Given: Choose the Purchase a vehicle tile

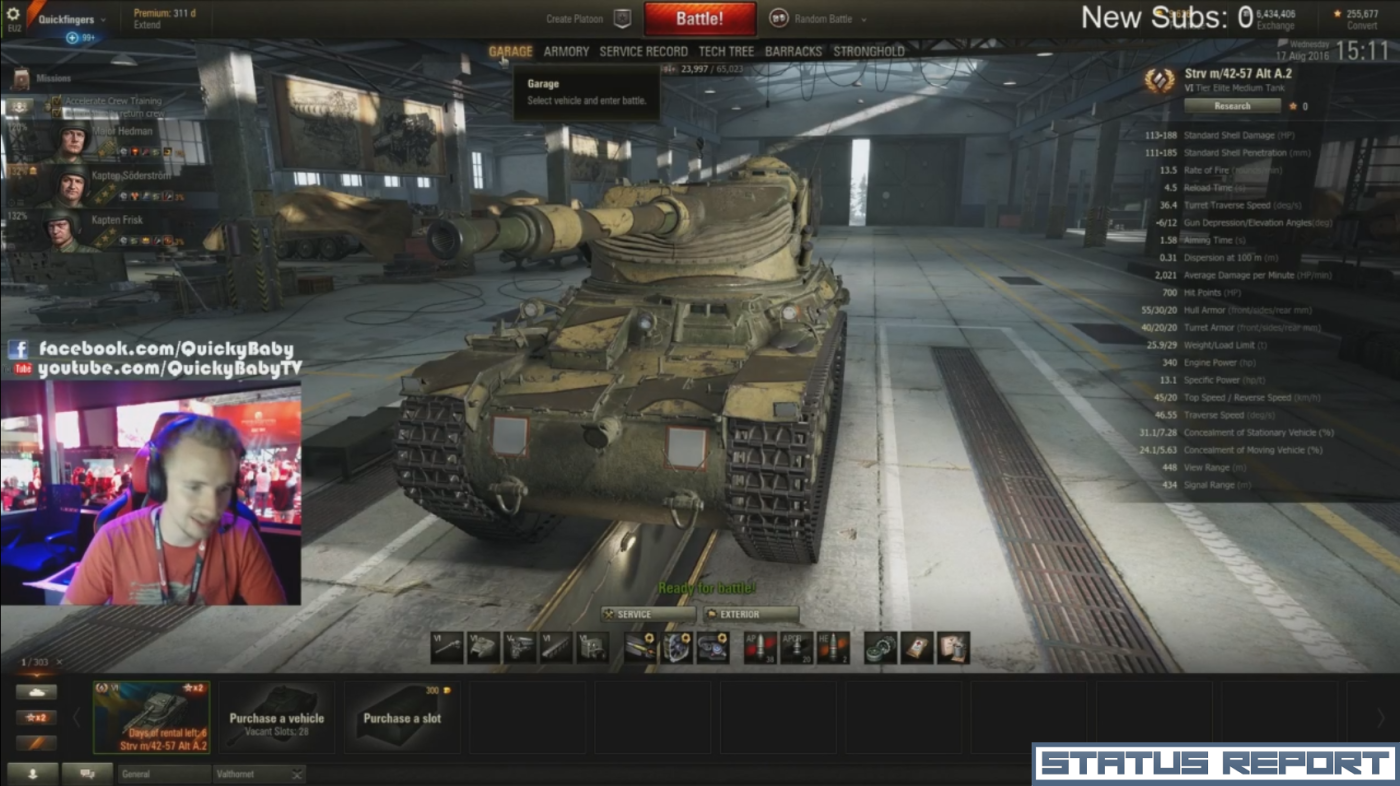Looking at the screenshot, I should [x=276, y=718].
